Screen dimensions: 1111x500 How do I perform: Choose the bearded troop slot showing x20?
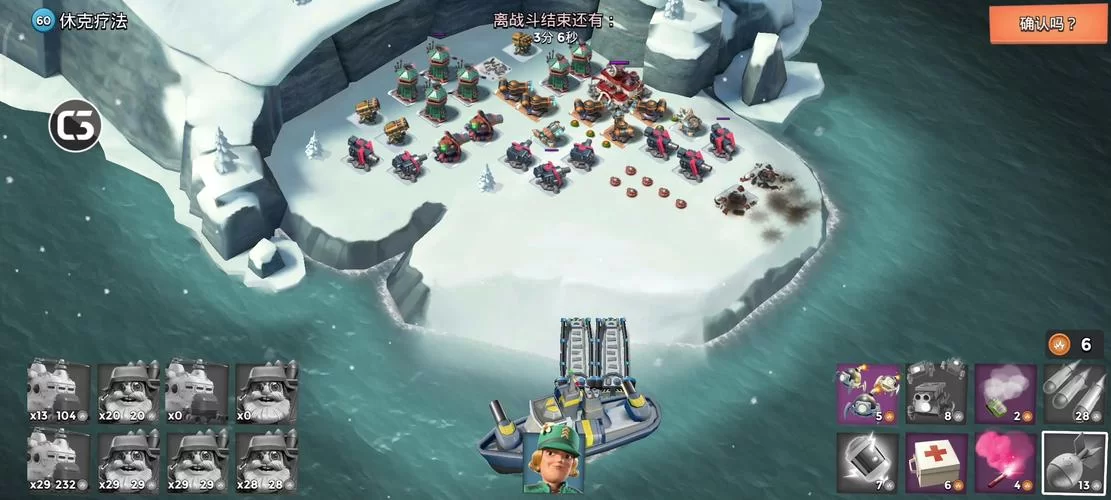(x=128, y=392)
